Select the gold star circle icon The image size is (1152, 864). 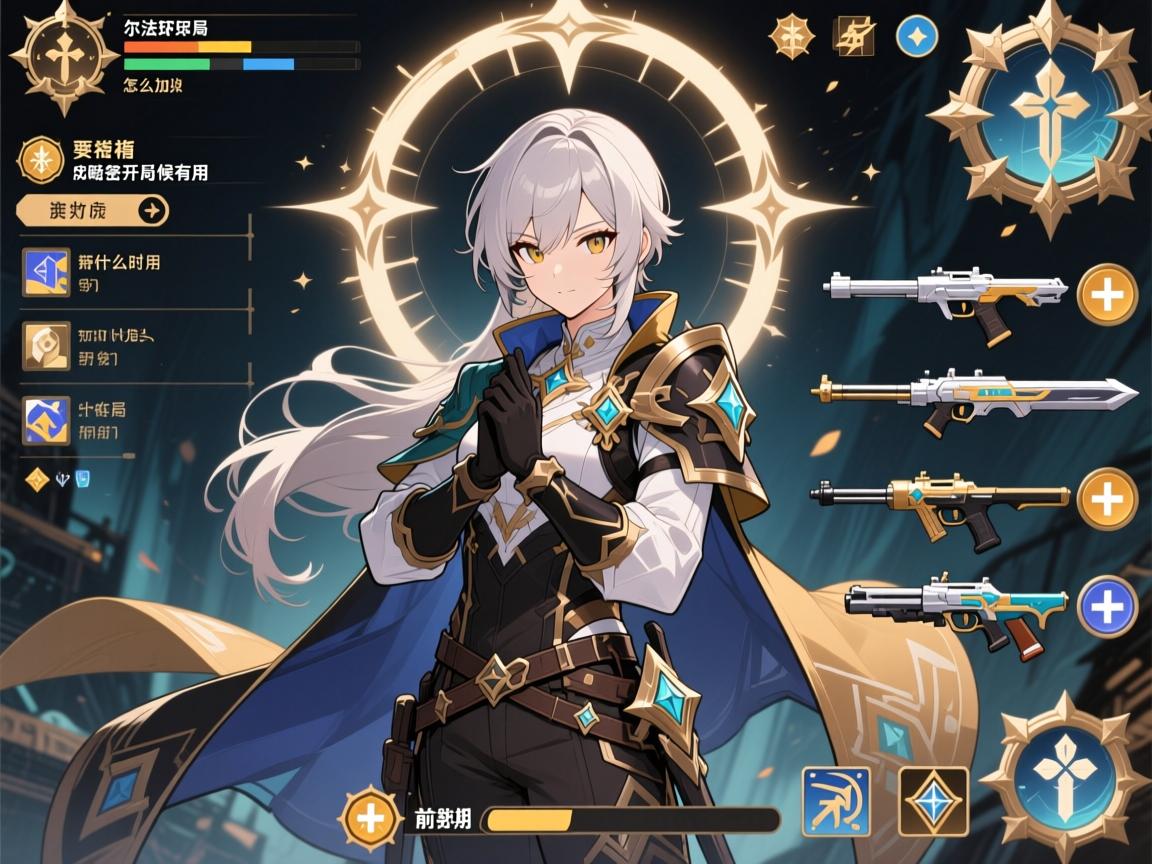[41, 160]
